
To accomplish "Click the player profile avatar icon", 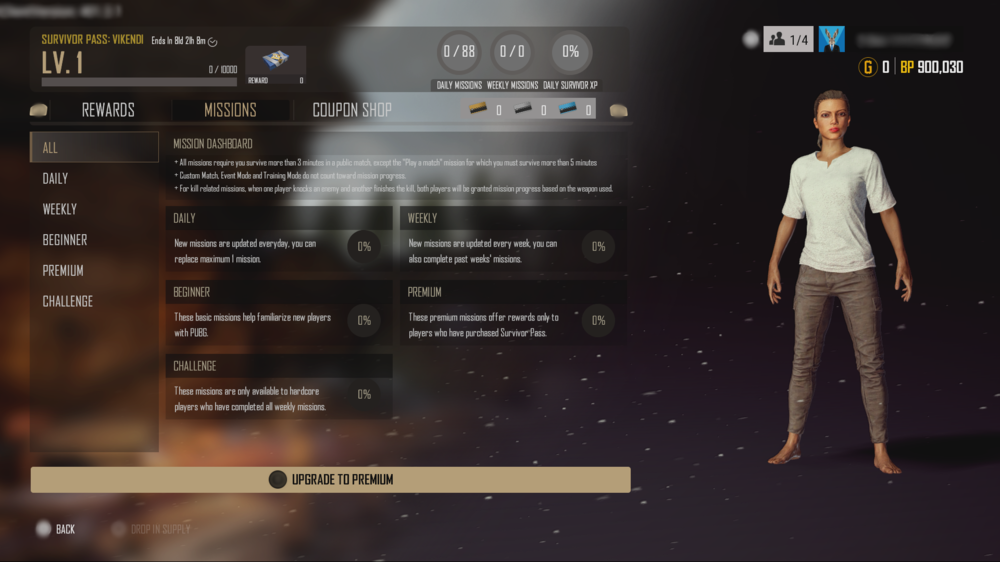I will [832, 39].
